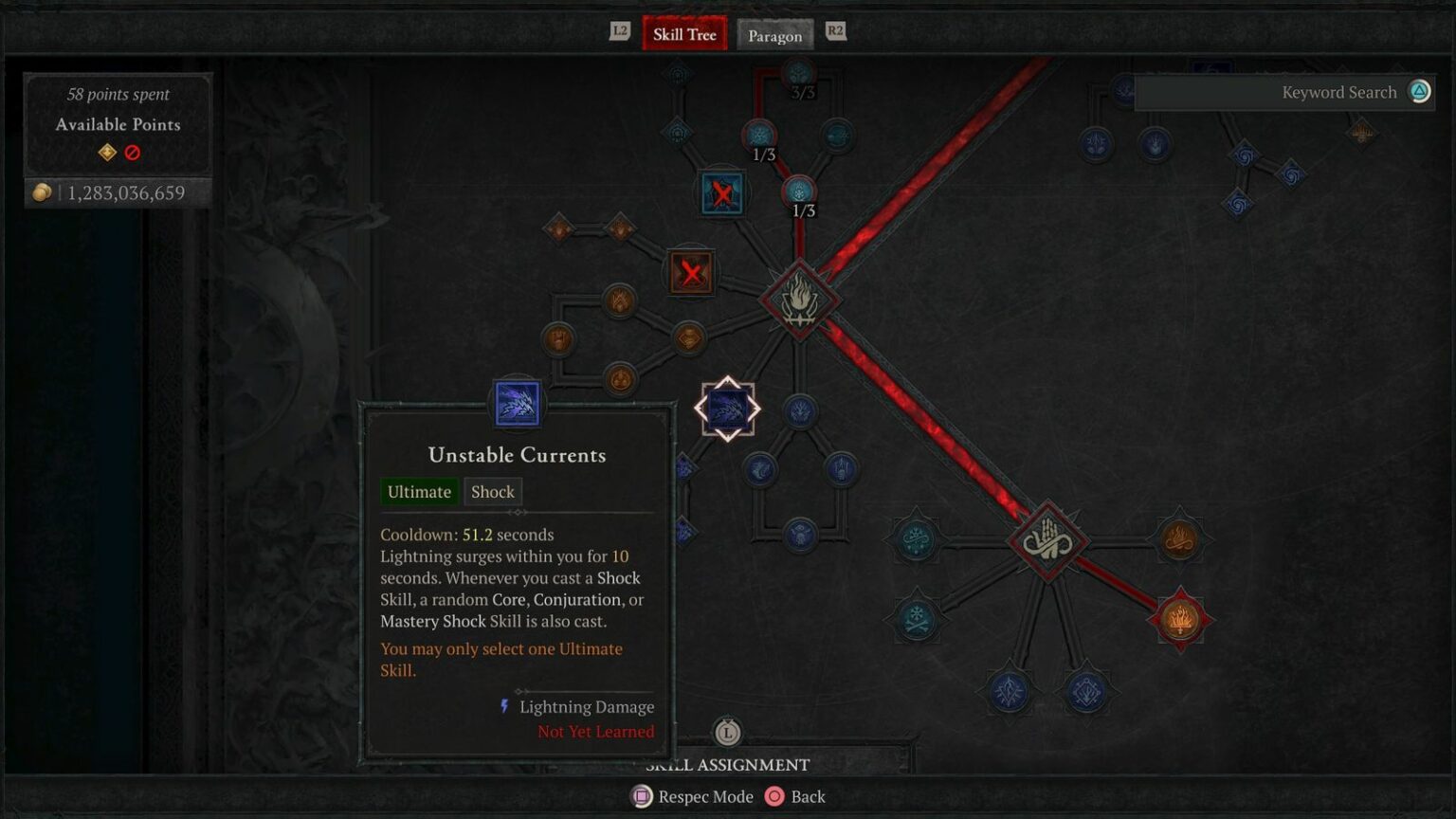The image size is (1456, 819).
Task: Select the Key Passive hand hub node
Action: coord(1047,541)
